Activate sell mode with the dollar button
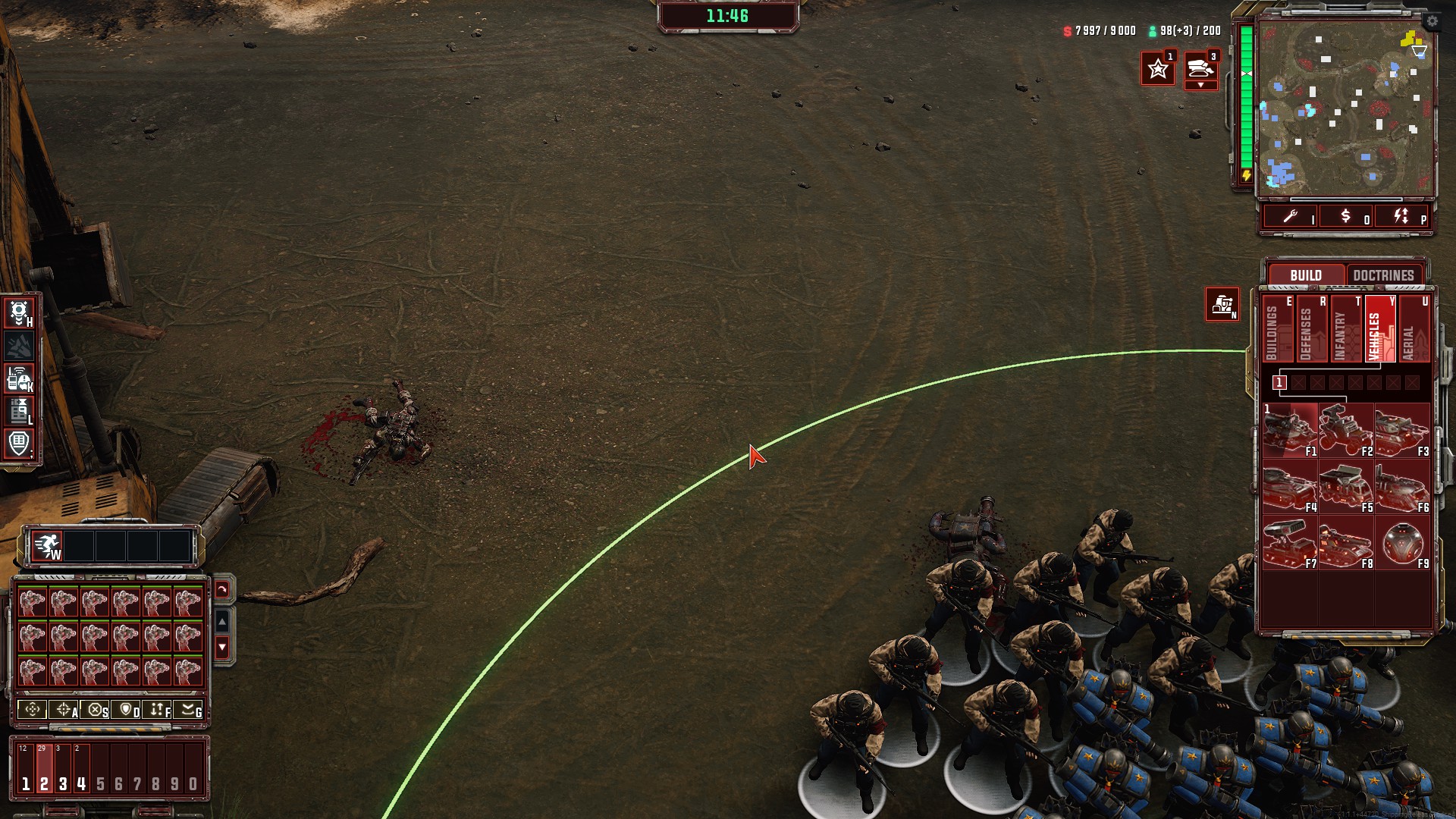Image resolution: width=1456 pixels, height=819 pixels. [1346, 217]
